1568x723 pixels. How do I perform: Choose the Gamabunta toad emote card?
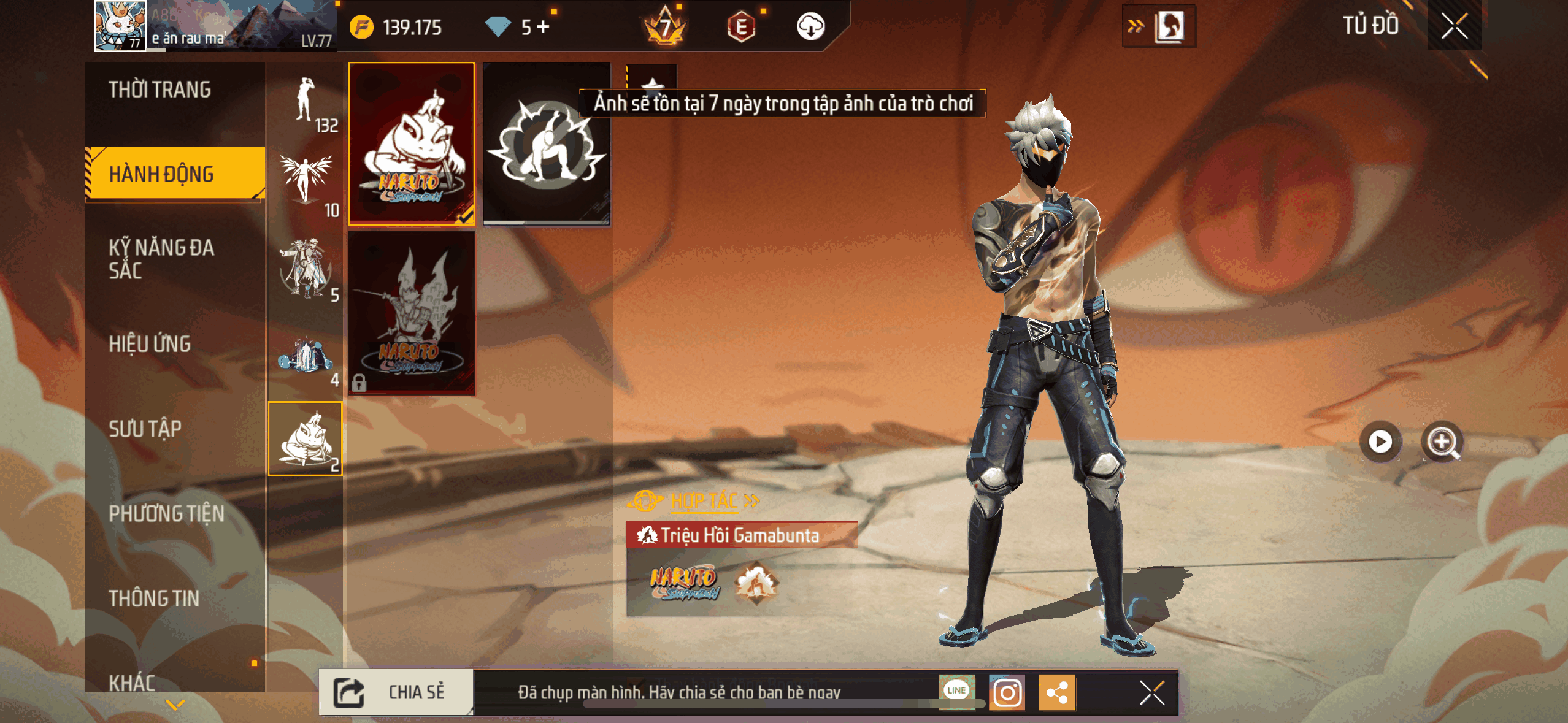click(x=412, y=143)
